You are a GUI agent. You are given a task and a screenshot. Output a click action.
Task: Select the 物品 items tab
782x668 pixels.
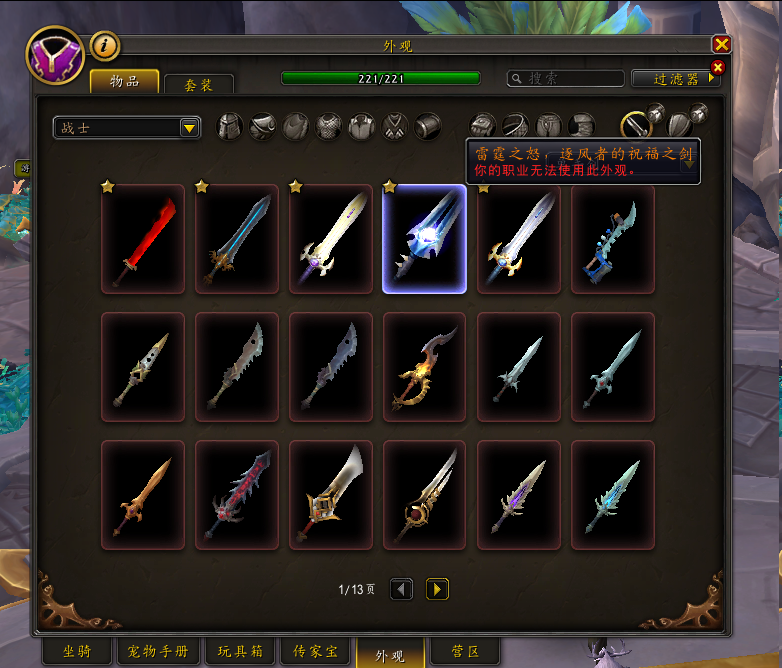click(x=124, y=82)
